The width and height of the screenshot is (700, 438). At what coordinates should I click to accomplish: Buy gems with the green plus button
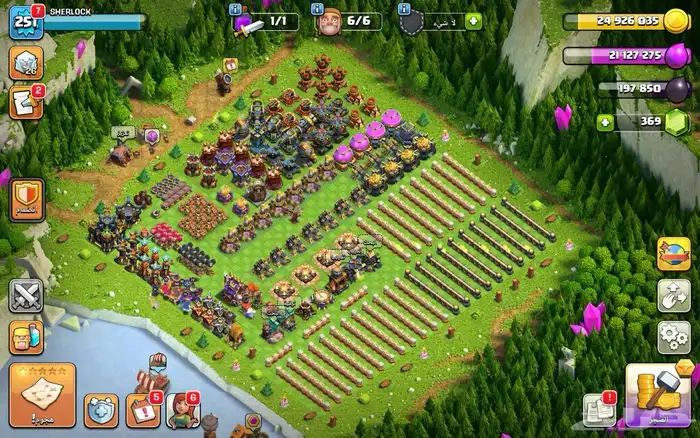click(x=605, y=123)
